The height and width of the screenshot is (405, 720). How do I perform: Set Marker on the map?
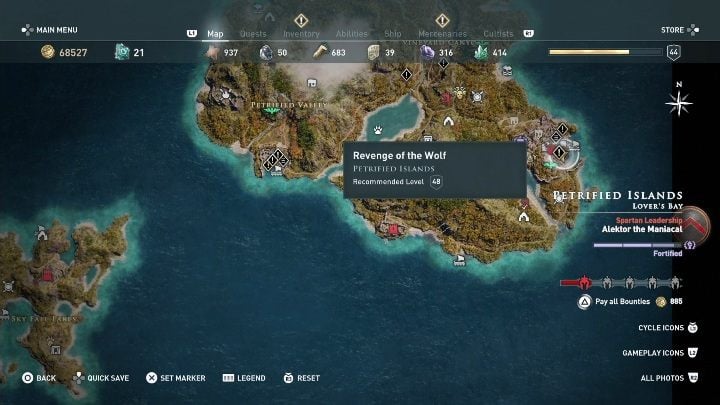tap(176, 378)
